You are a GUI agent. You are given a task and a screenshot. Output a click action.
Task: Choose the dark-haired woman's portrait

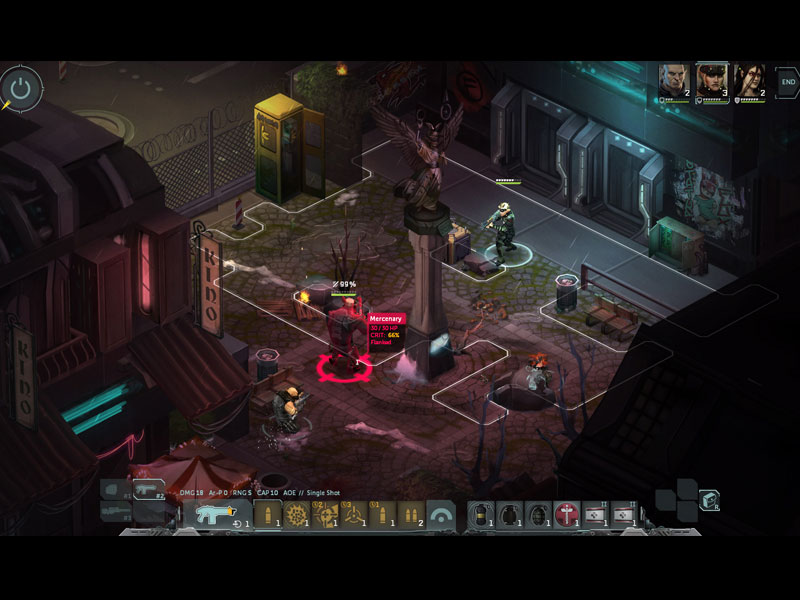749,80
